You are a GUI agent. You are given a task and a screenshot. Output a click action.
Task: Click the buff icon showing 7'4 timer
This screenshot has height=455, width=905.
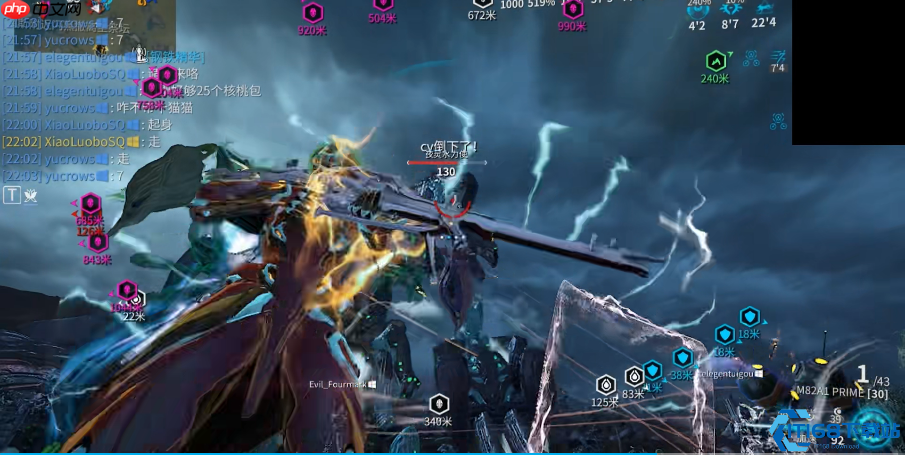pos(777,56)
